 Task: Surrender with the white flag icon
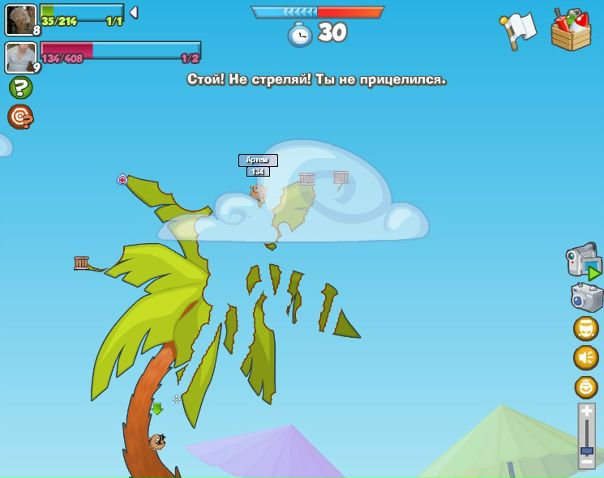click(x=518, y=30)
